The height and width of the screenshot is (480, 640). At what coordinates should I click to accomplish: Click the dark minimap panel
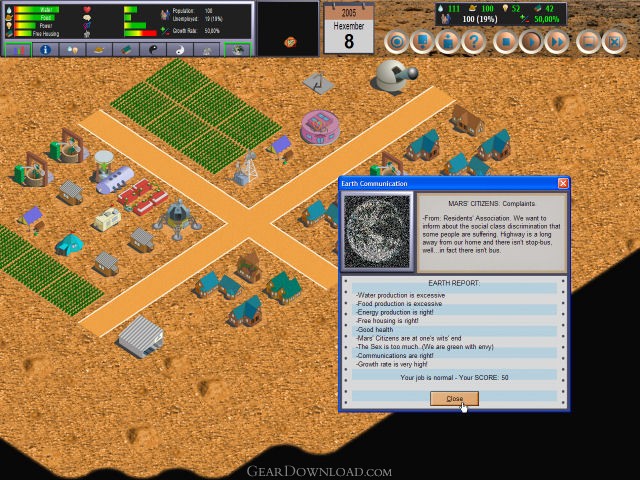click(x=289, y=28)
